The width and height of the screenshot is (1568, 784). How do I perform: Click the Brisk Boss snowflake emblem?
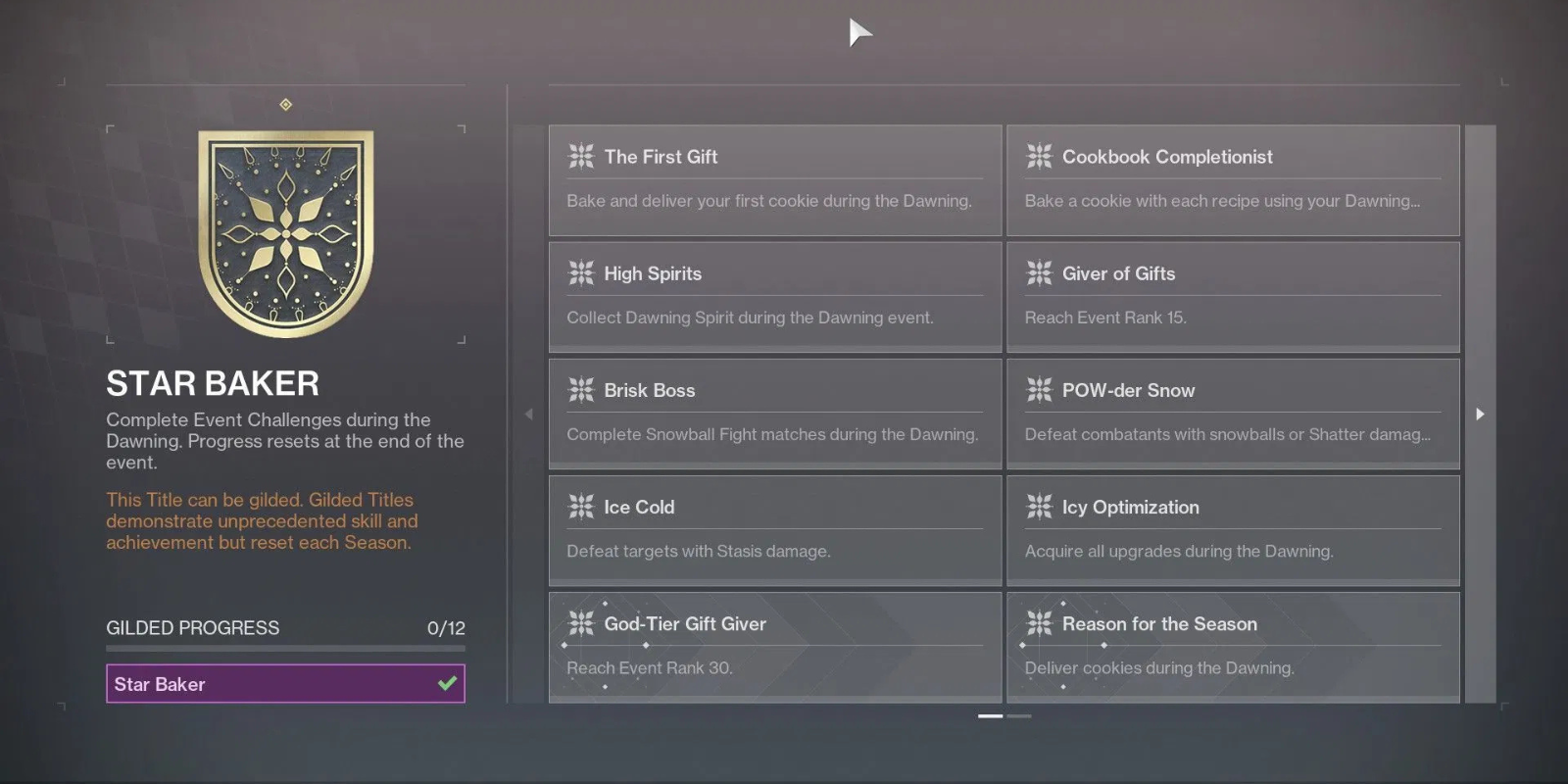tap(581, 390)
